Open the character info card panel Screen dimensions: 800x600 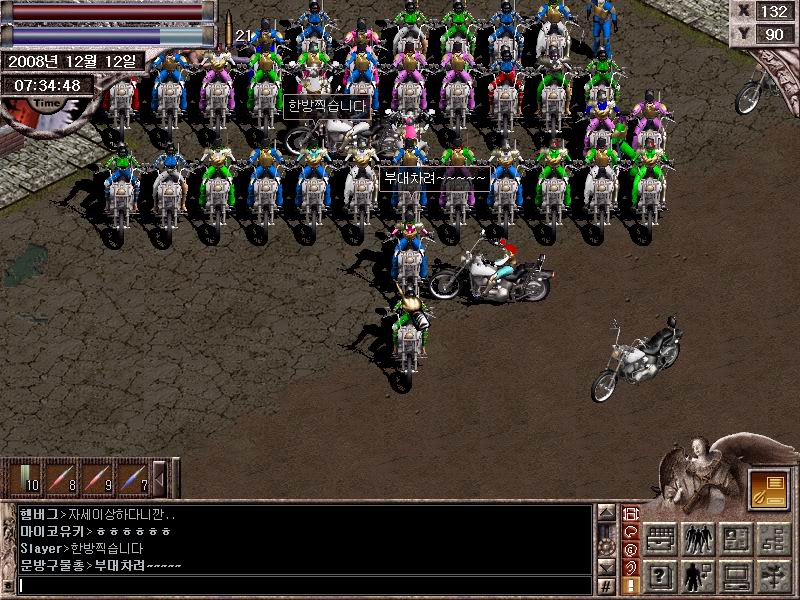pos(735,540)
